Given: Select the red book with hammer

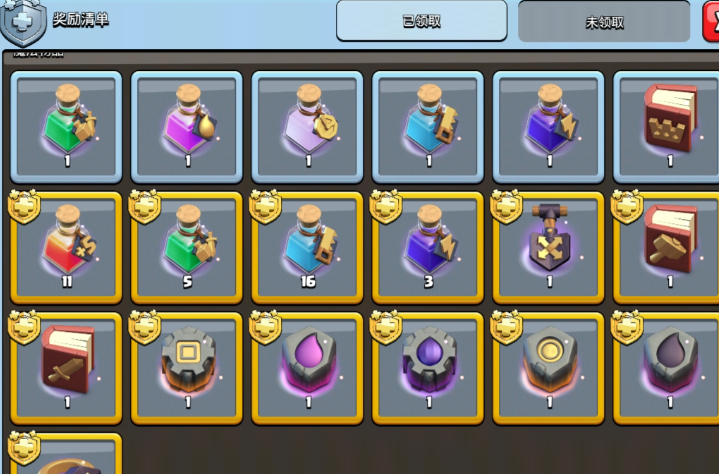Looking at the screenshot, I should pyautogui.click(x=668, y=246).
